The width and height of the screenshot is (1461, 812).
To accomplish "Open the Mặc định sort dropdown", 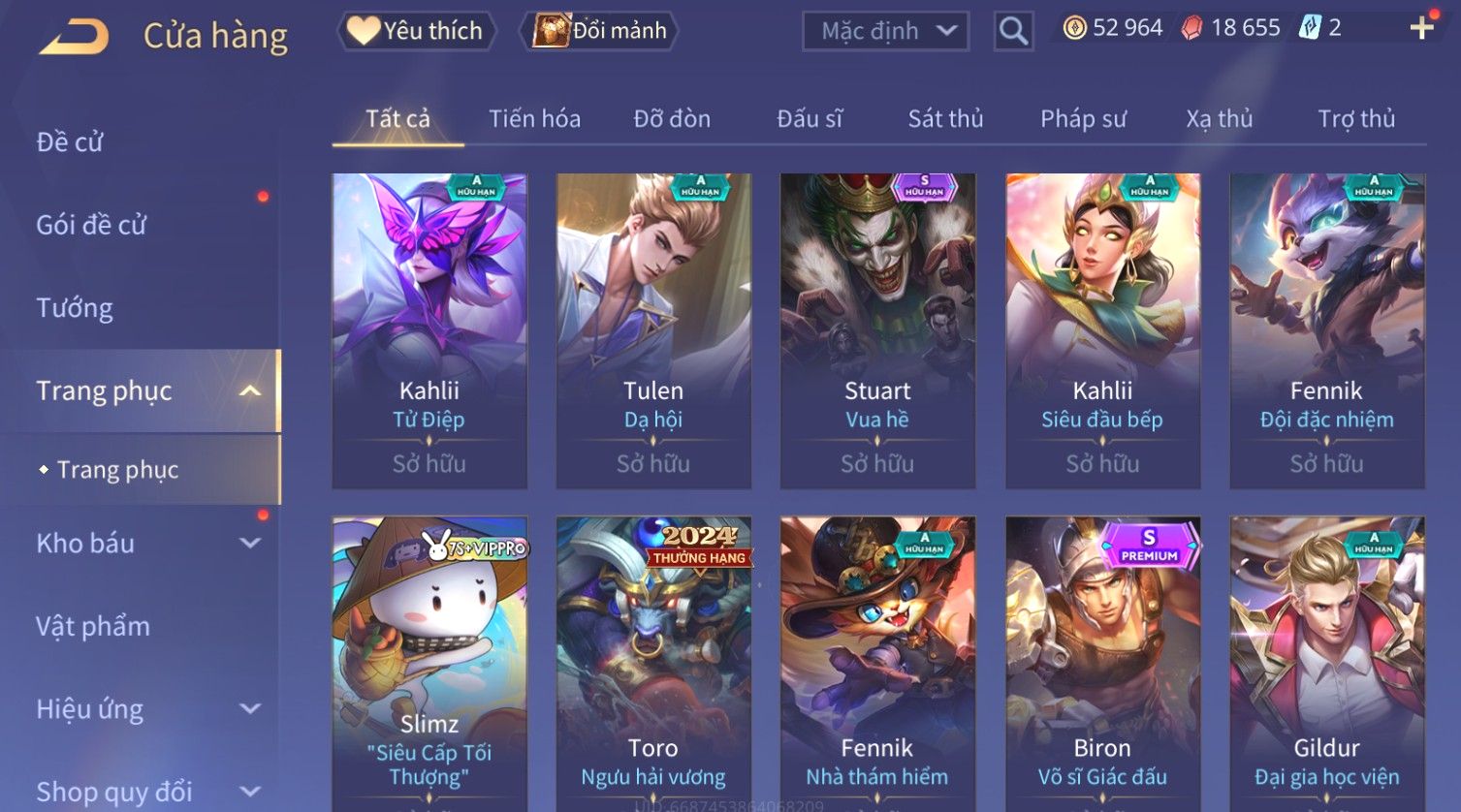I will coord(885,31).
